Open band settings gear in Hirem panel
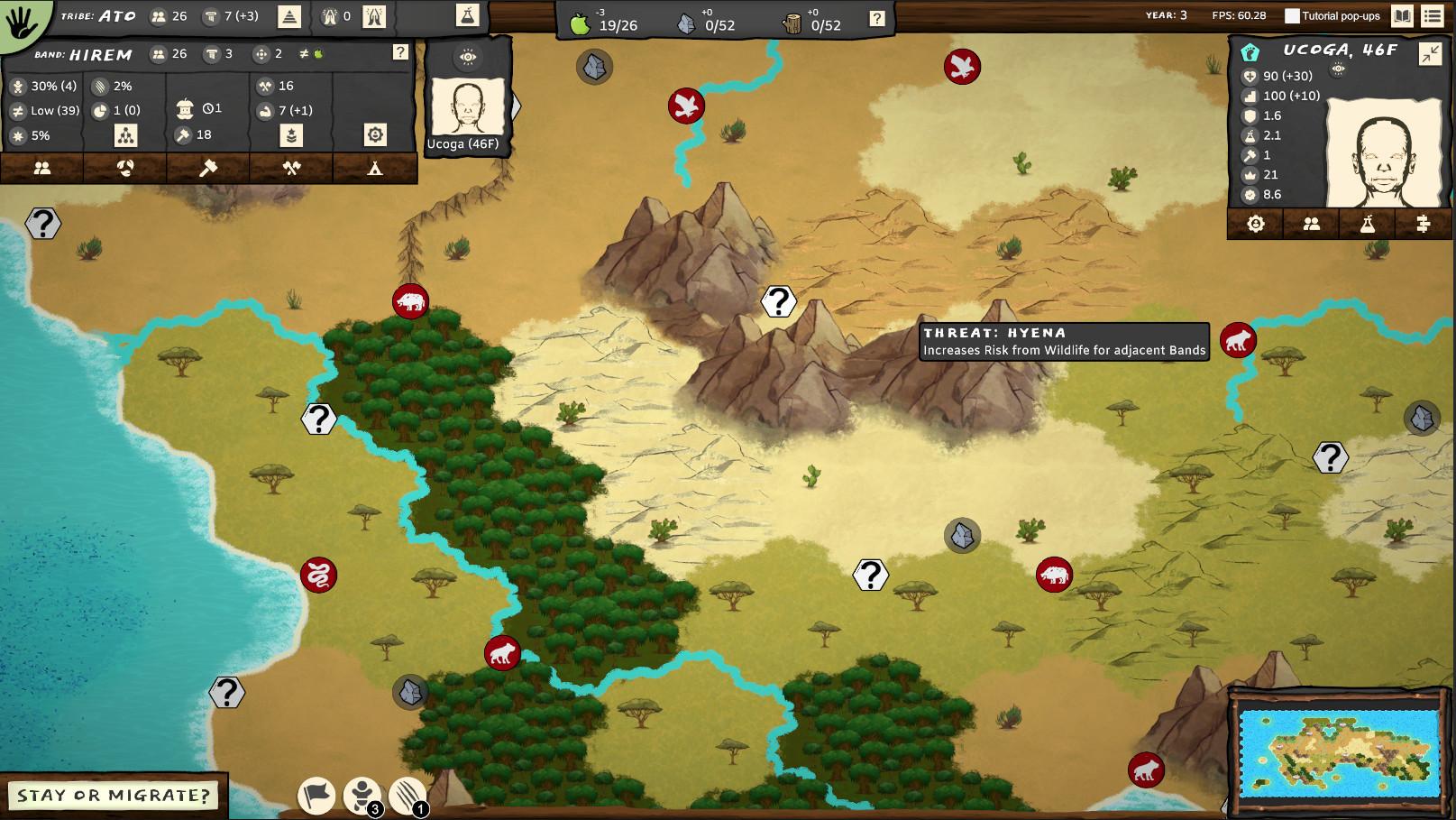The image size is (1456, 820). coord(377,135)
